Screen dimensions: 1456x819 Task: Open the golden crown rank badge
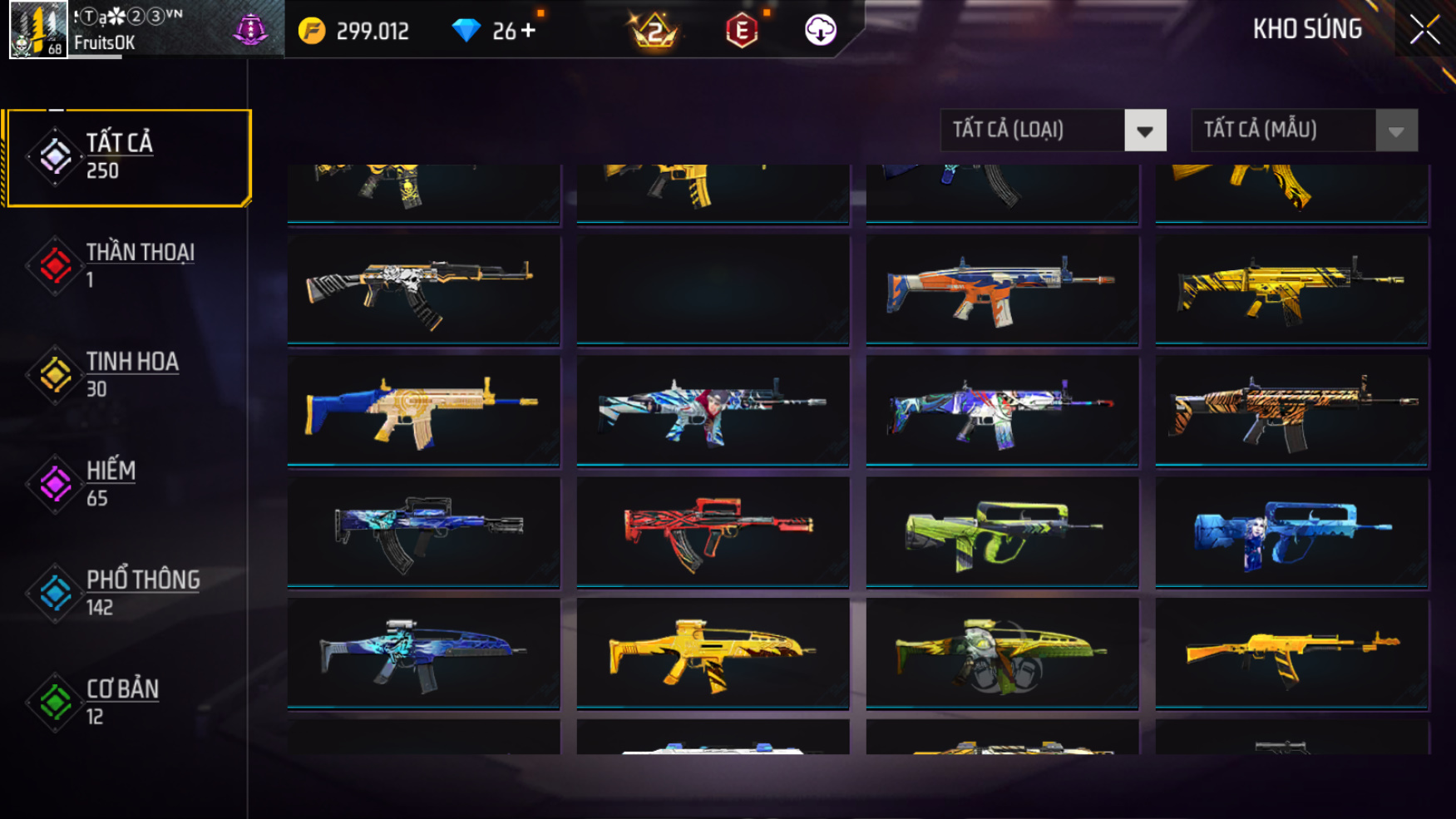tap(654, 32)
